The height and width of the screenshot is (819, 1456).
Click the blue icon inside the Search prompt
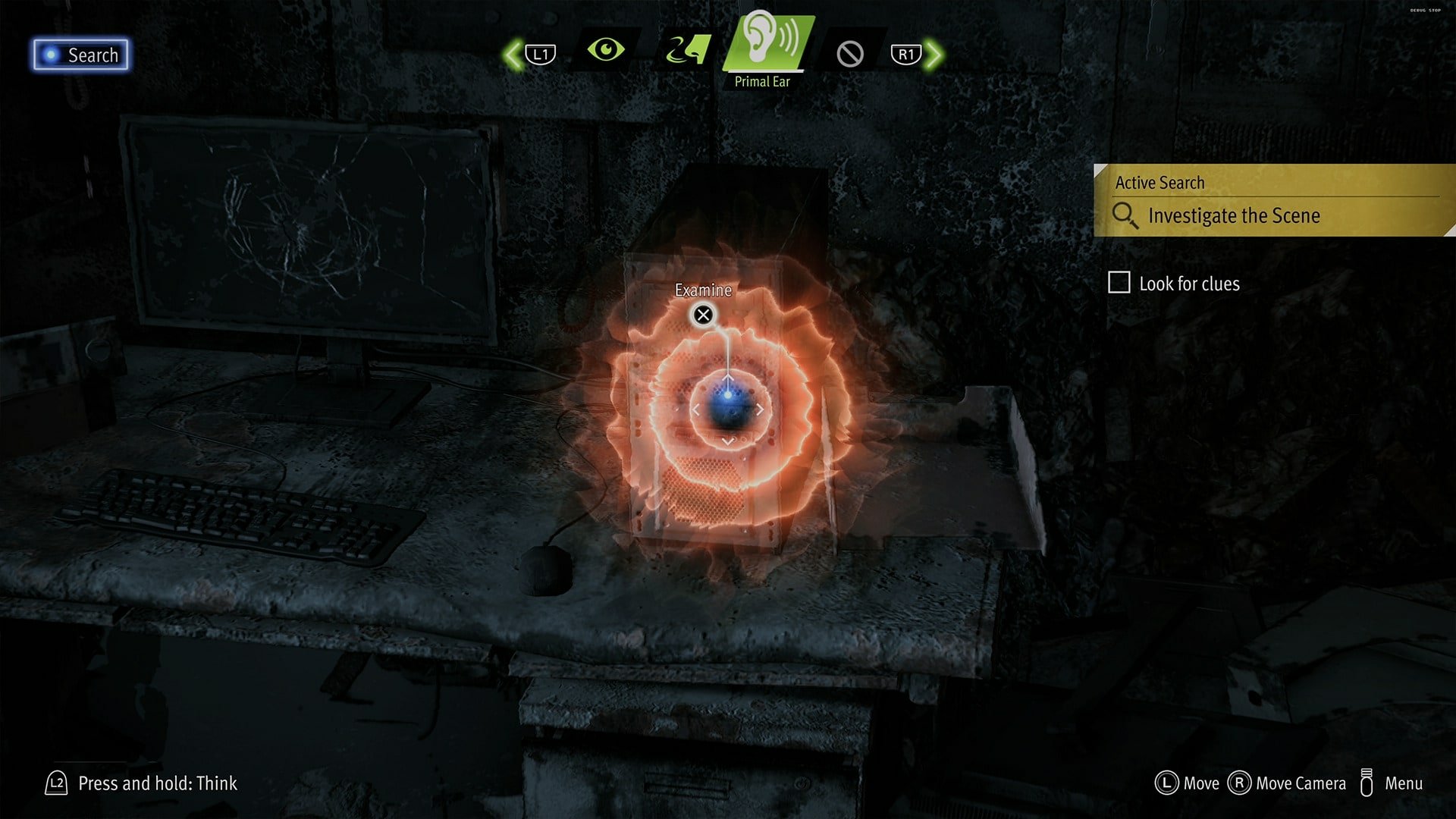(50, 54)
